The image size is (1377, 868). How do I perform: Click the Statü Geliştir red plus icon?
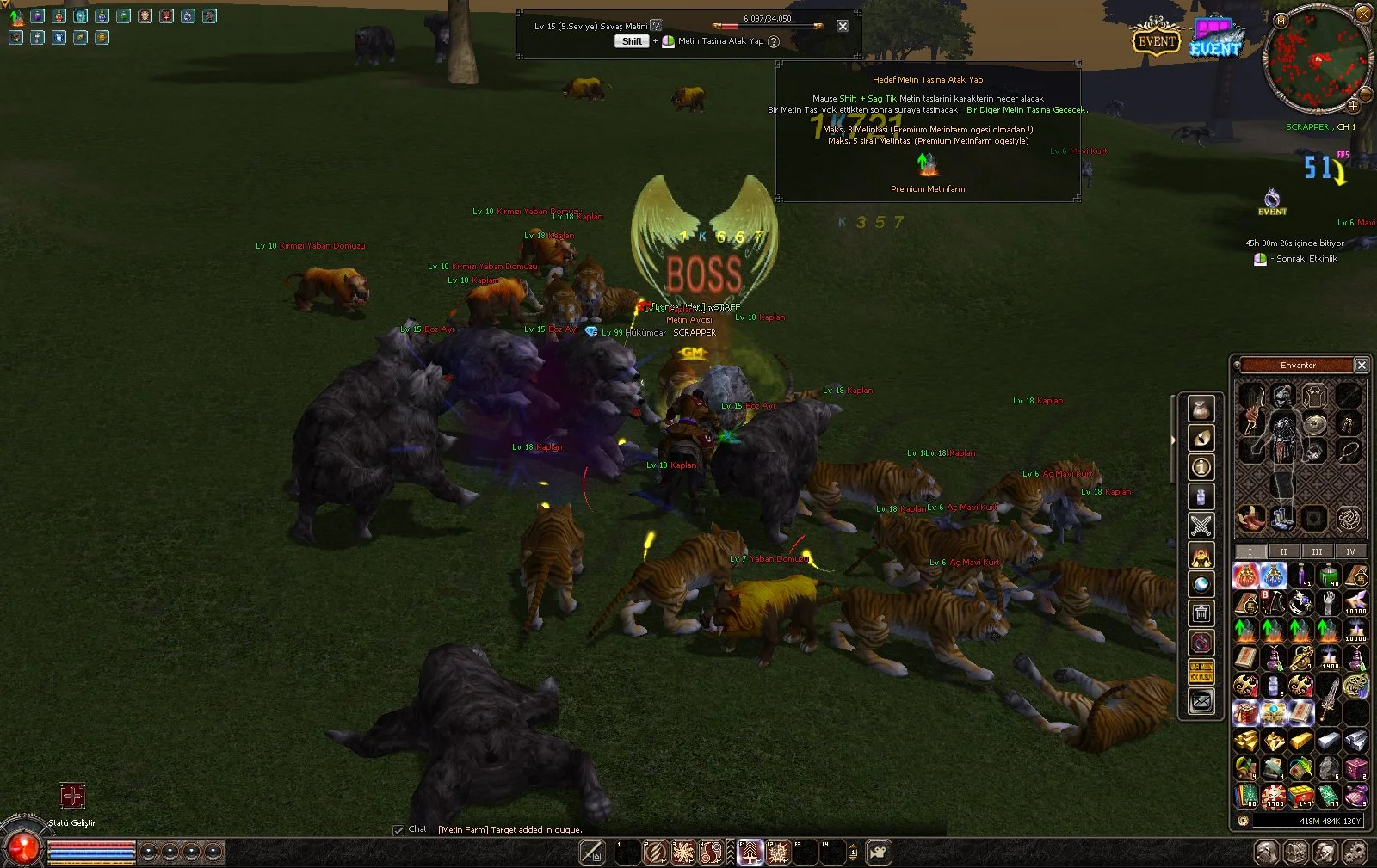coord(72,796)
